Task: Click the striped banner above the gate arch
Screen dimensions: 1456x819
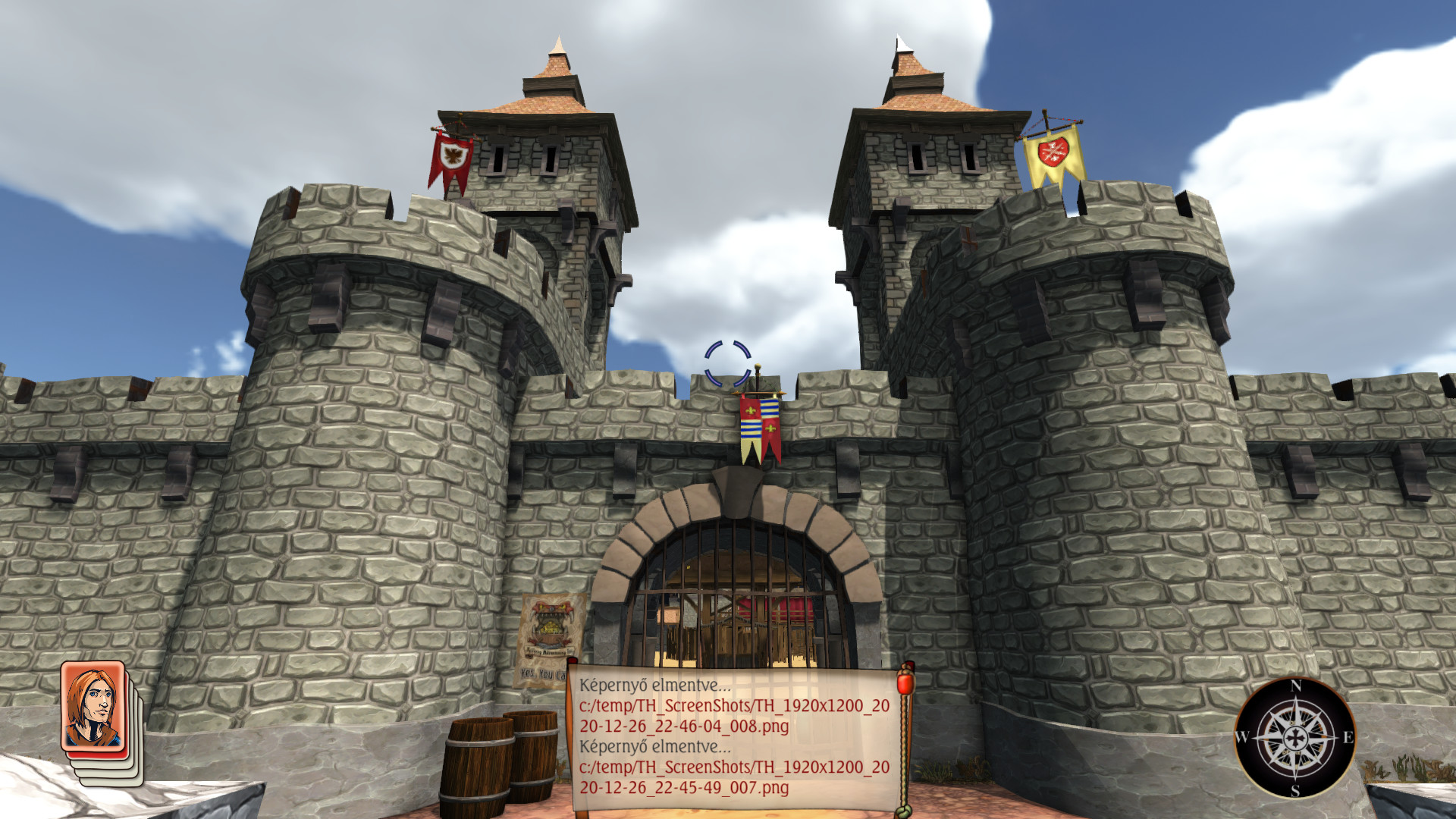Action: coord(758,425)
